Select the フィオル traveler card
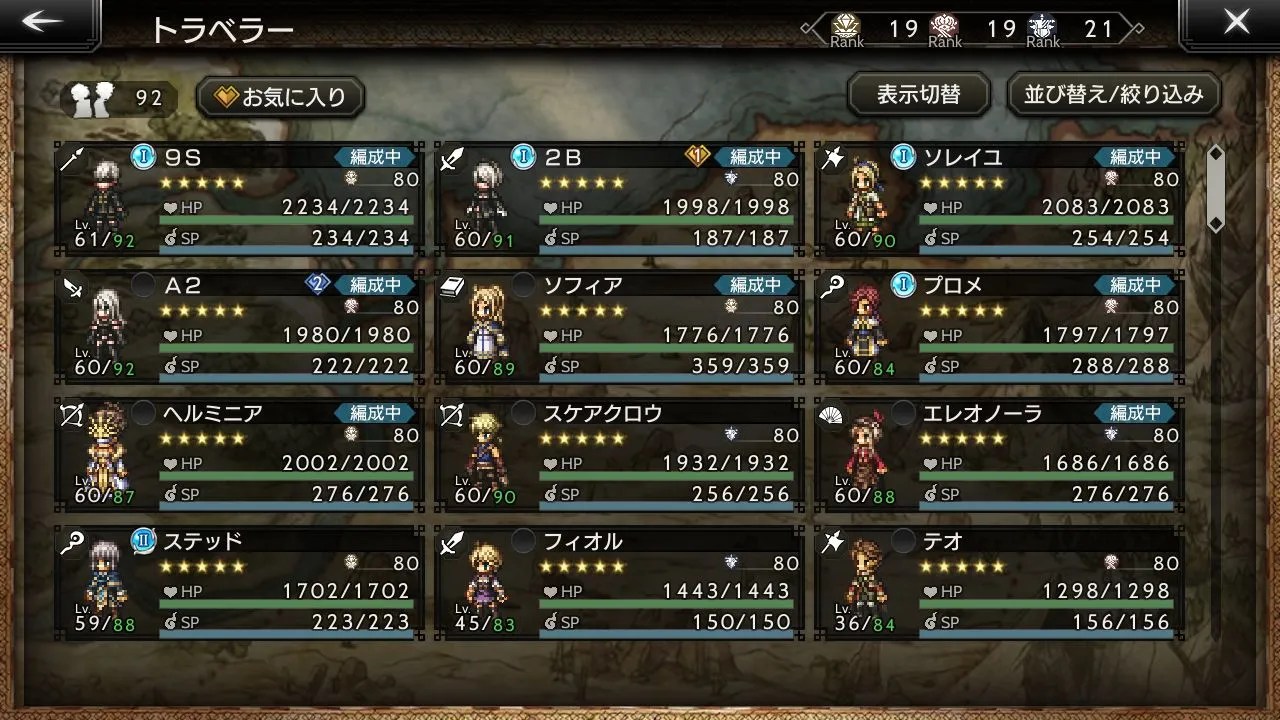1280x720 pixels. coord(620,583)
